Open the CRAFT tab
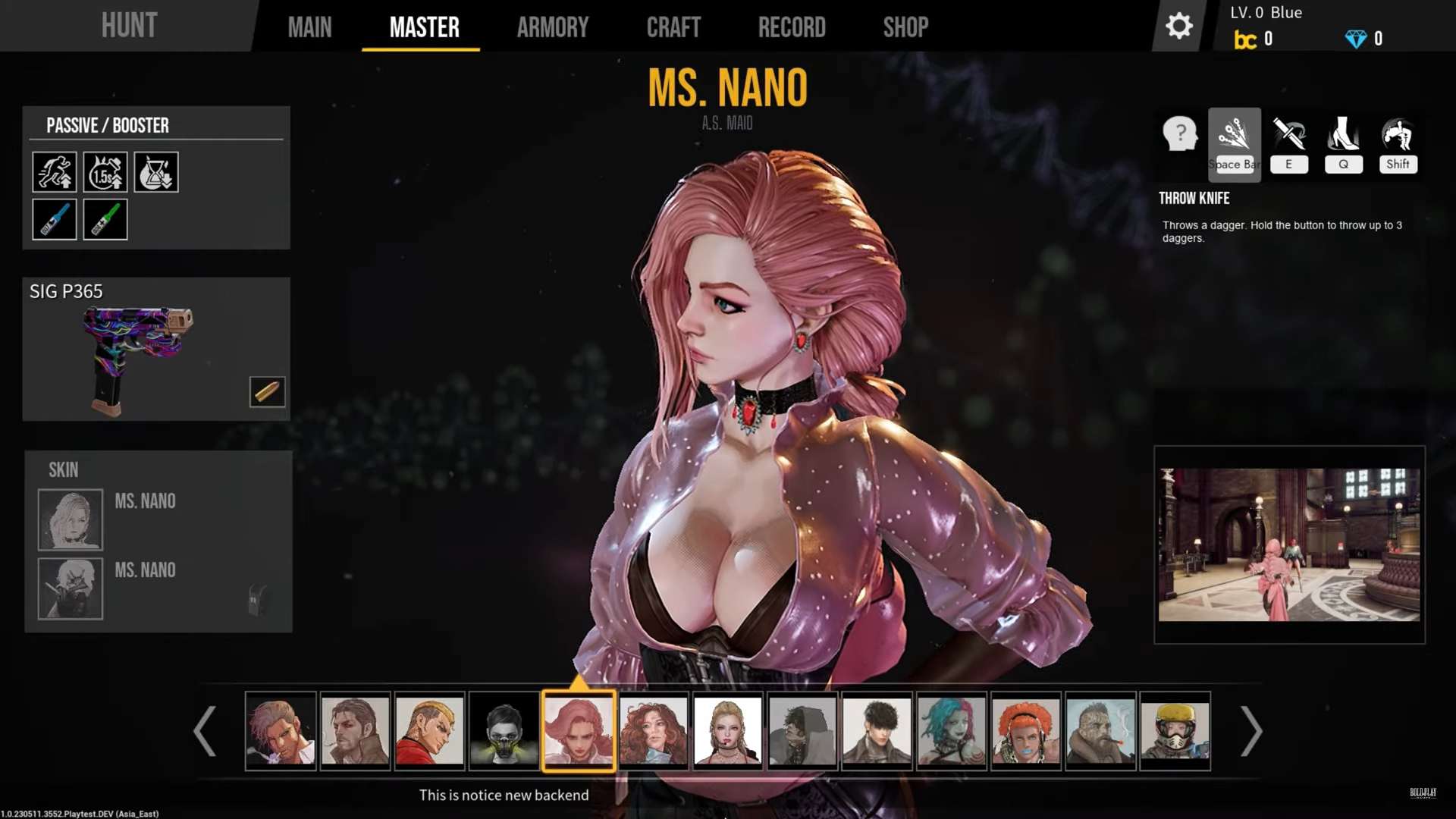This screenshot has width=1456, height=819. pos(673,27)
